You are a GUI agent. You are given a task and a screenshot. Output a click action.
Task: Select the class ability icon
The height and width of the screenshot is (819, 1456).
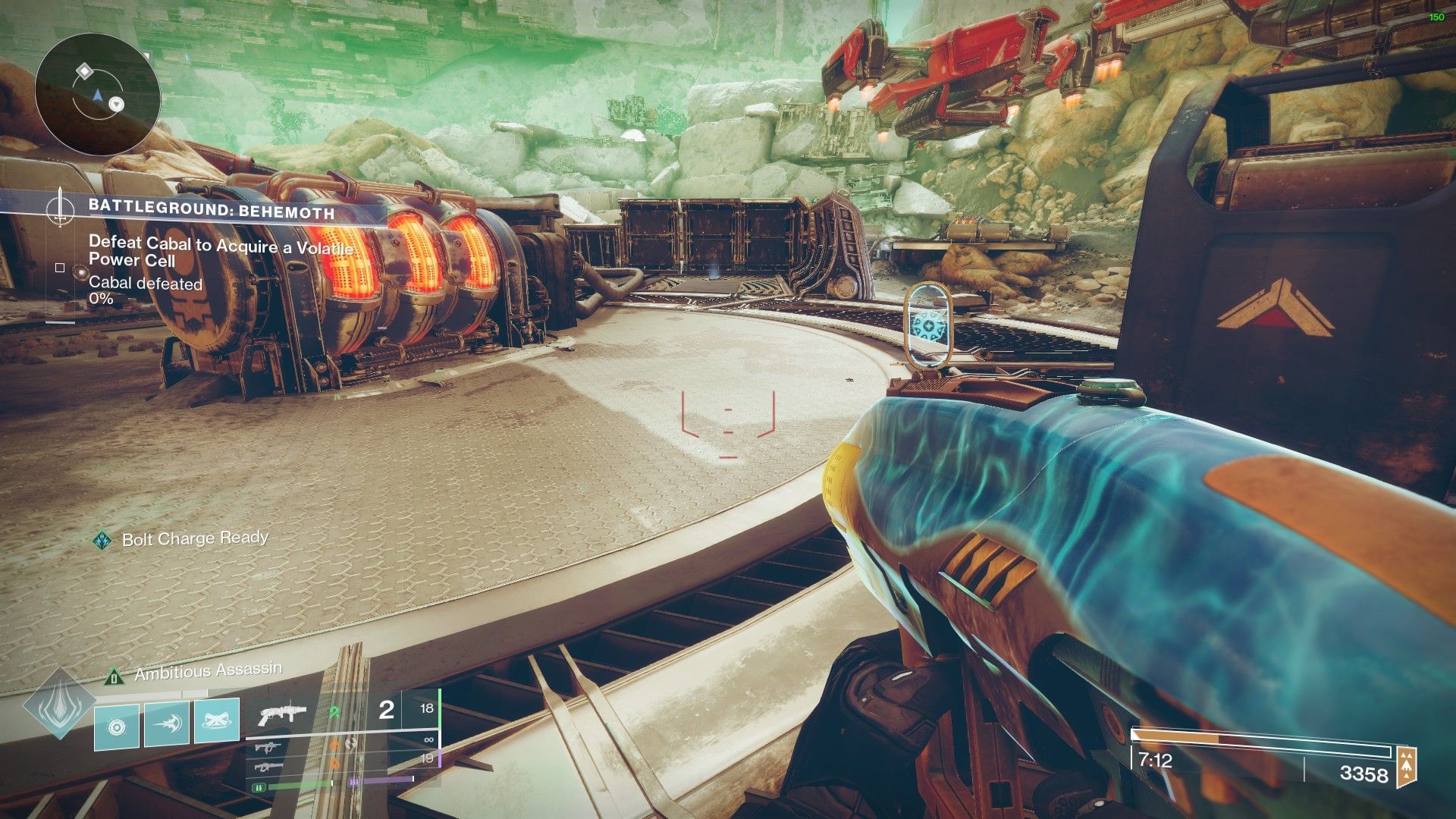(x=217, y=720)
